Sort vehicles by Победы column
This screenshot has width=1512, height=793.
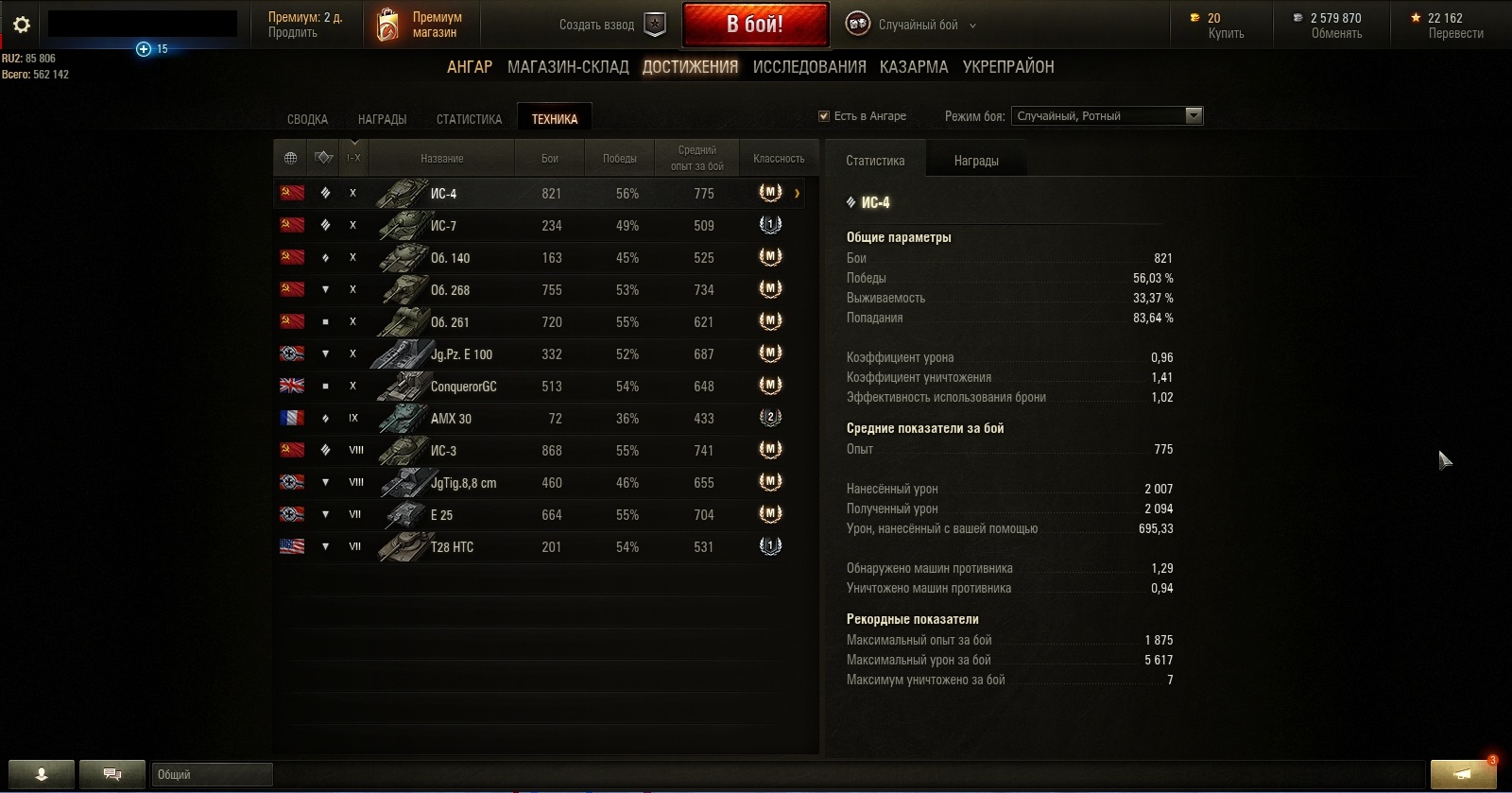pyautogui.click(x=620, y=159)
